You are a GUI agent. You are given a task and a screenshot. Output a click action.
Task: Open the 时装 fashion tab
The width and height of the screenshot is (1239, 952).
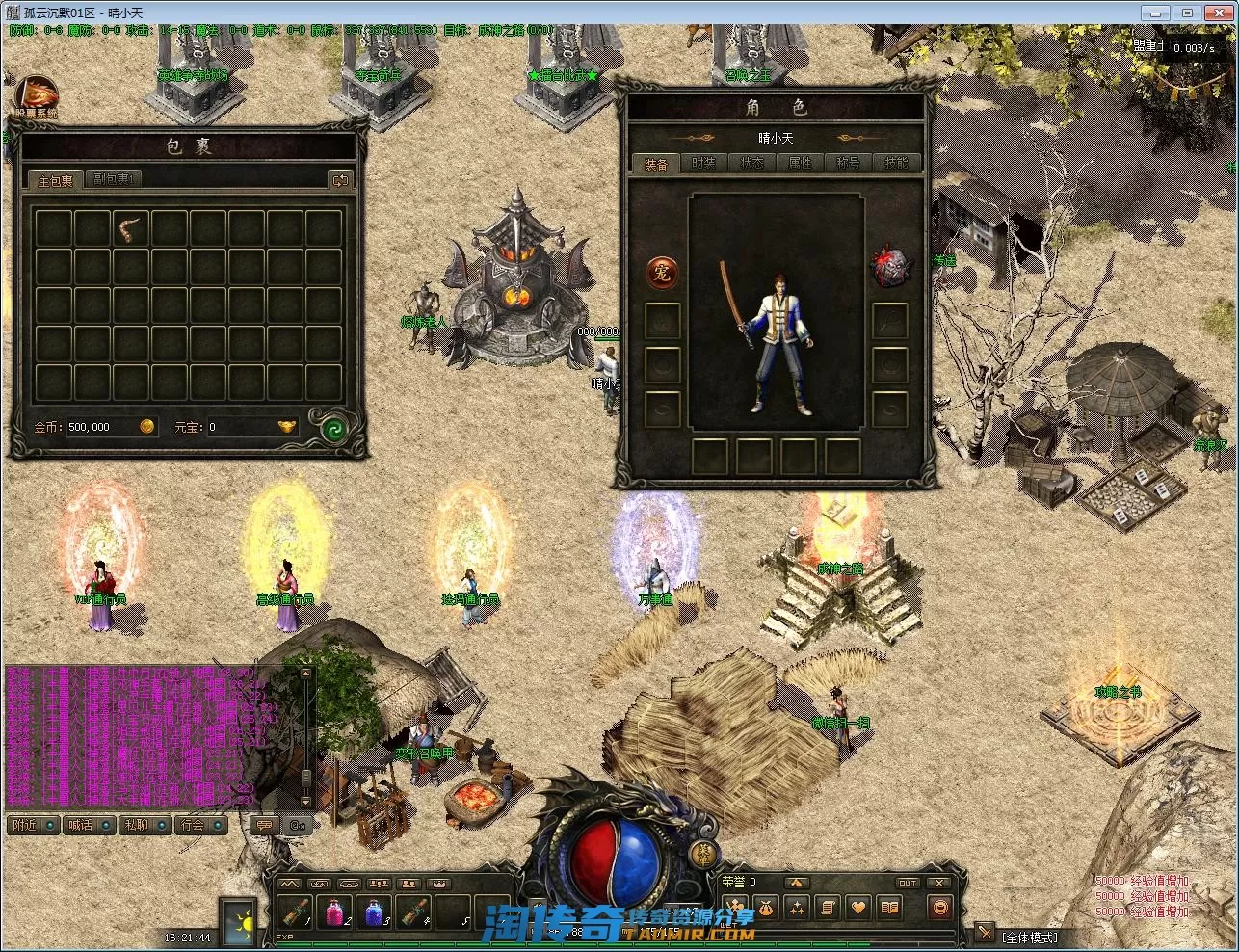click(704, 163)
